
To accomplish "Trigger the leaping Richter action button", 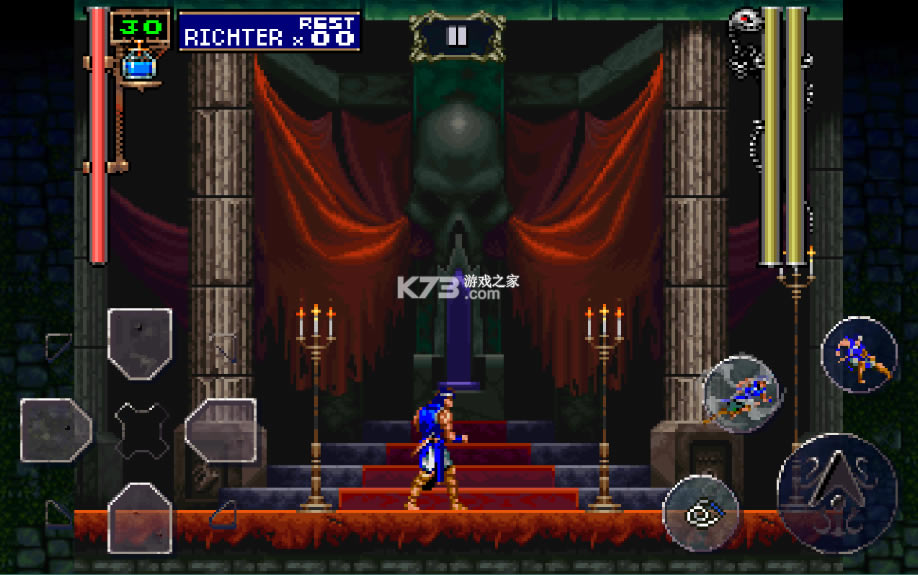I will click(x=859, y=355).
